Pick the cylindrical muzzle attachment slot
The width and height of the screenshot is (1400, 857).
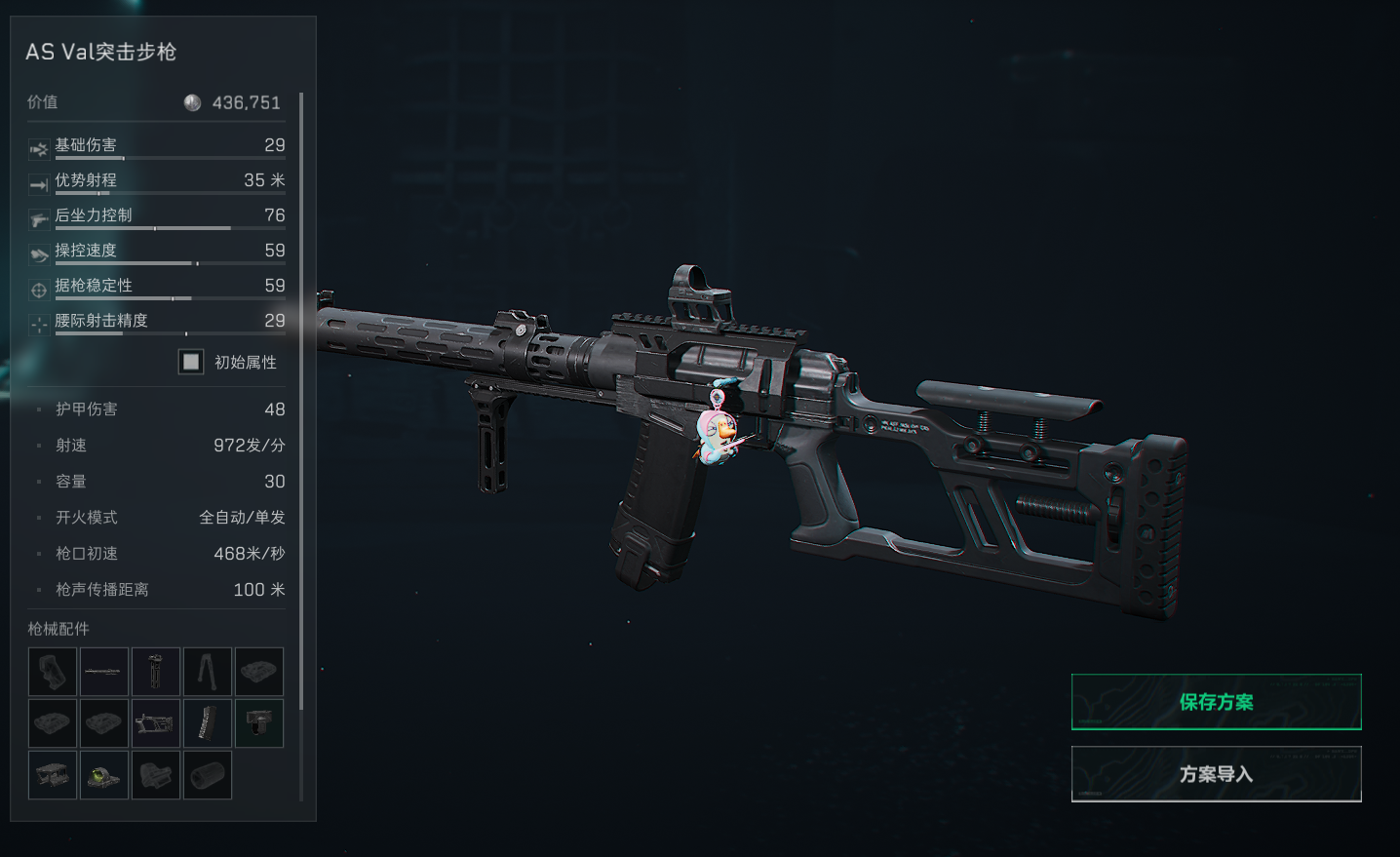tap(208, 775)
